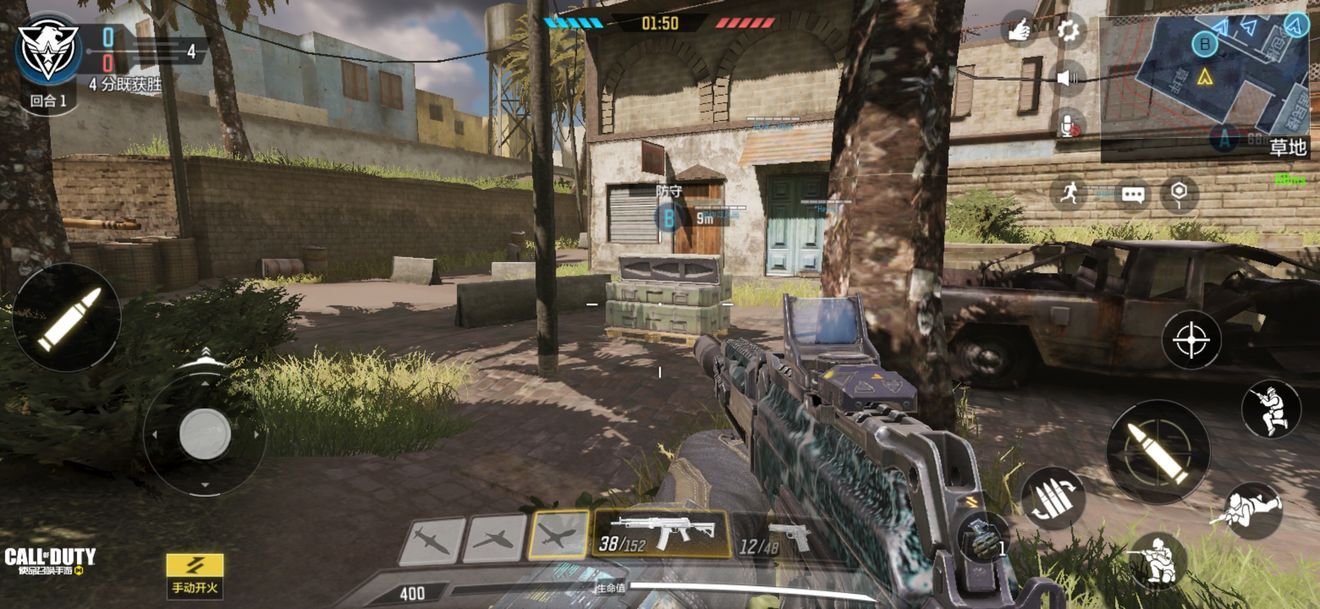
Task: Jump using the leaping soldier button
Action: coord(1271,409)
